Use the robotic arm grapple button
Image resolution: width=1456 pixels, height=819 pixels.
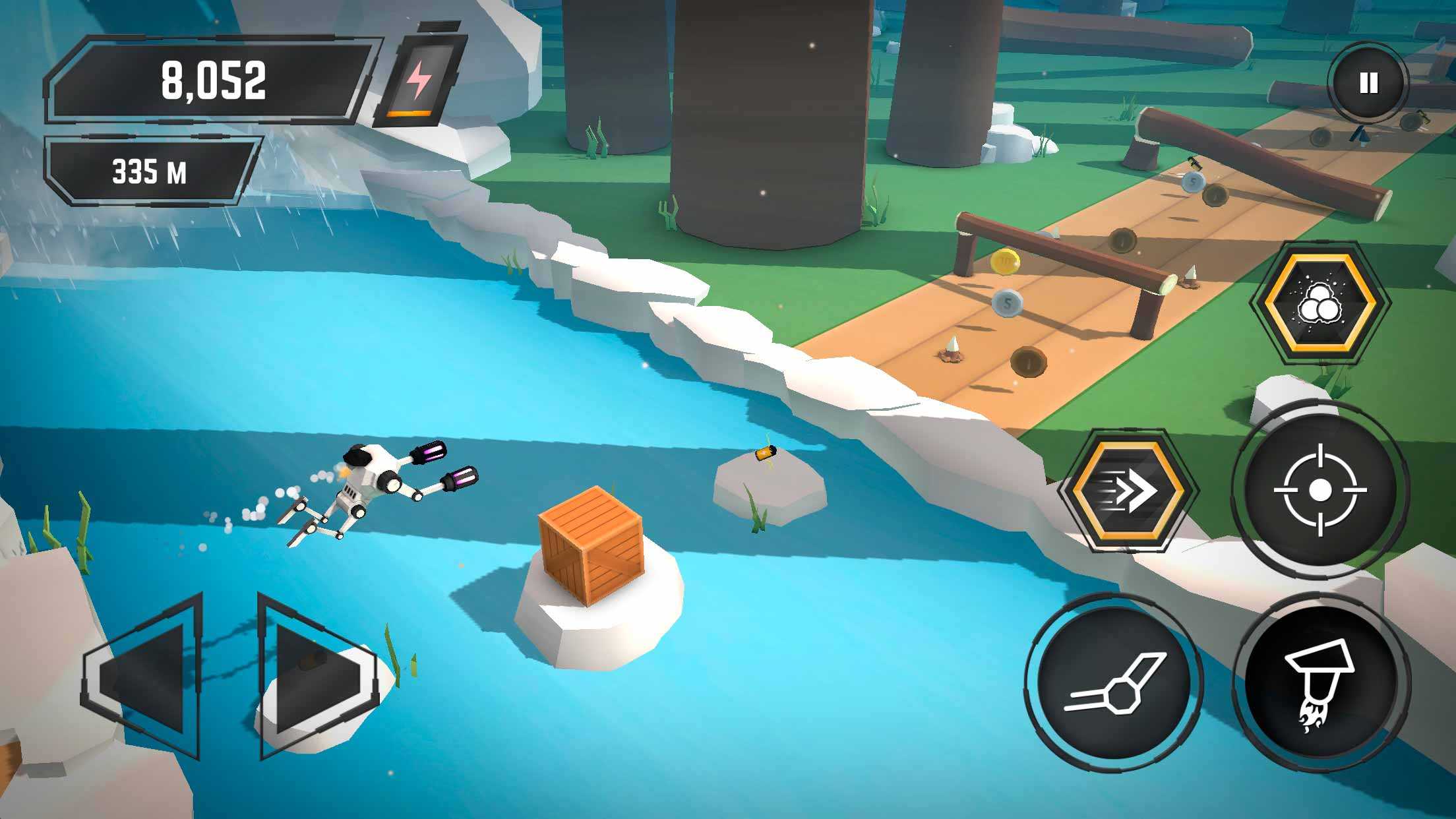pos(1114,682)
